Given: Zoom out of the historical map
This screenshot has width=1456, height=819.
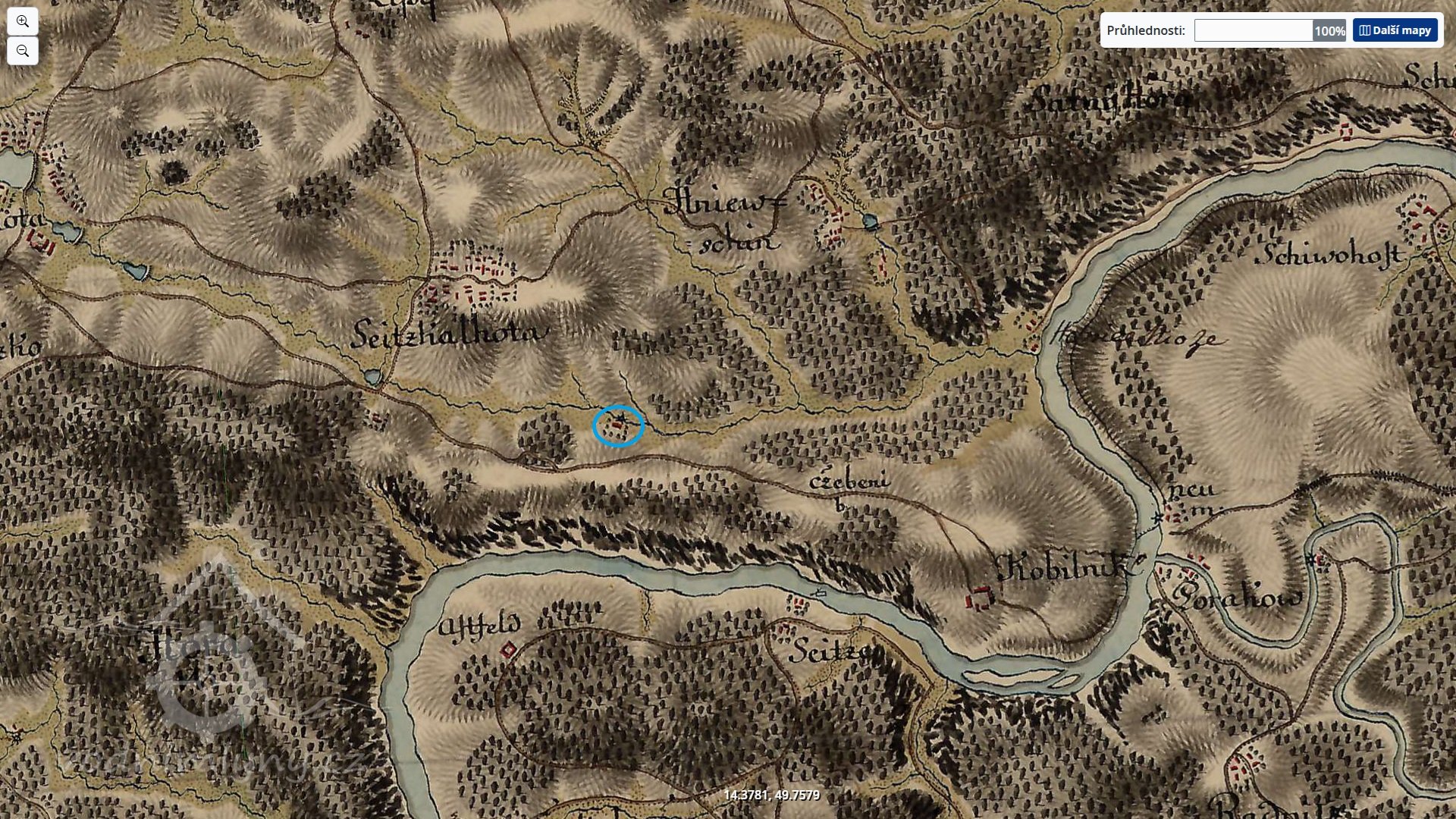Looking at the screenshot, I should tap(23, 52).
